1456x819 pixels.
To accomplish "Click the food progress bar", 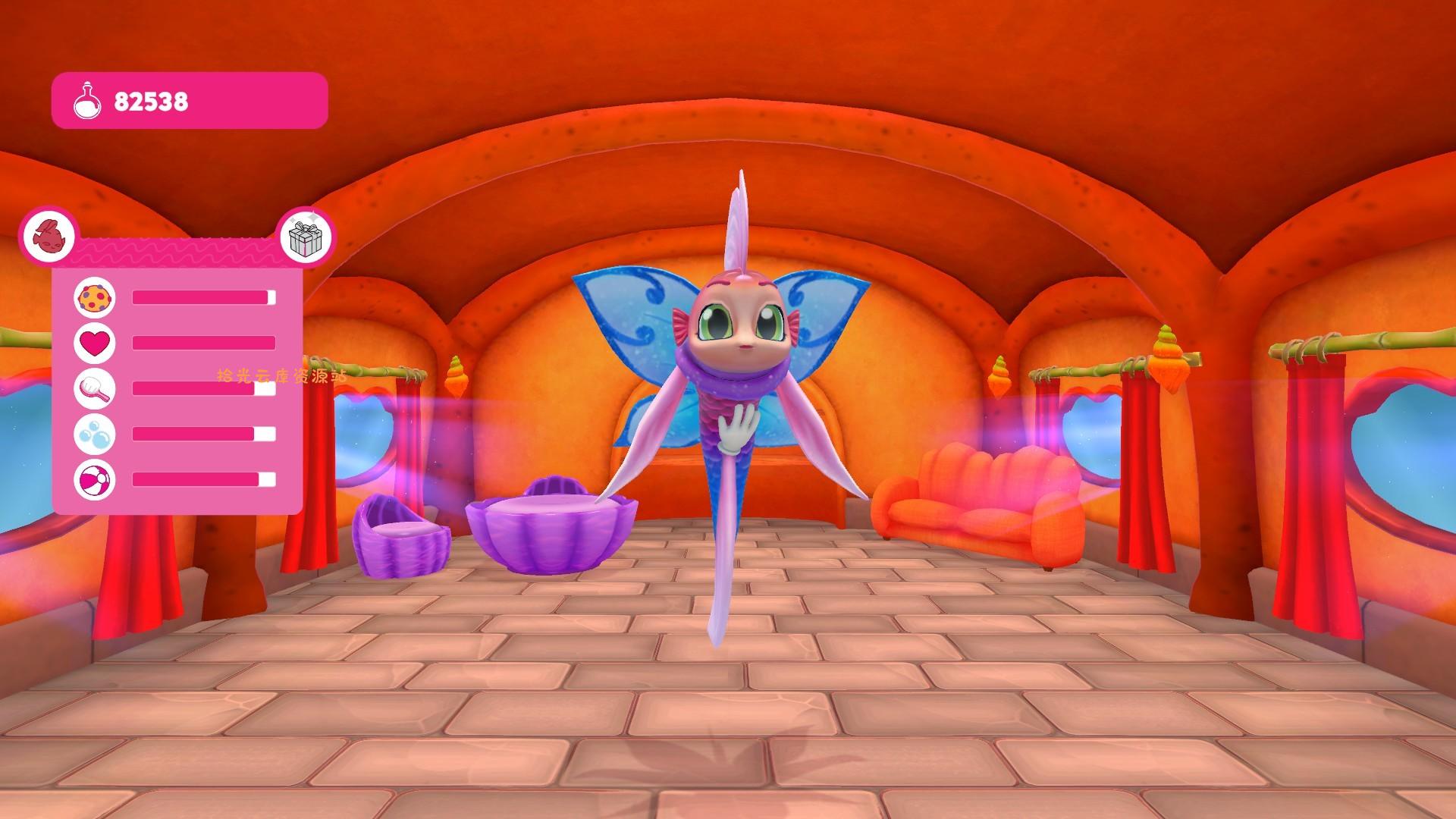I will click(x=201, y=298).
